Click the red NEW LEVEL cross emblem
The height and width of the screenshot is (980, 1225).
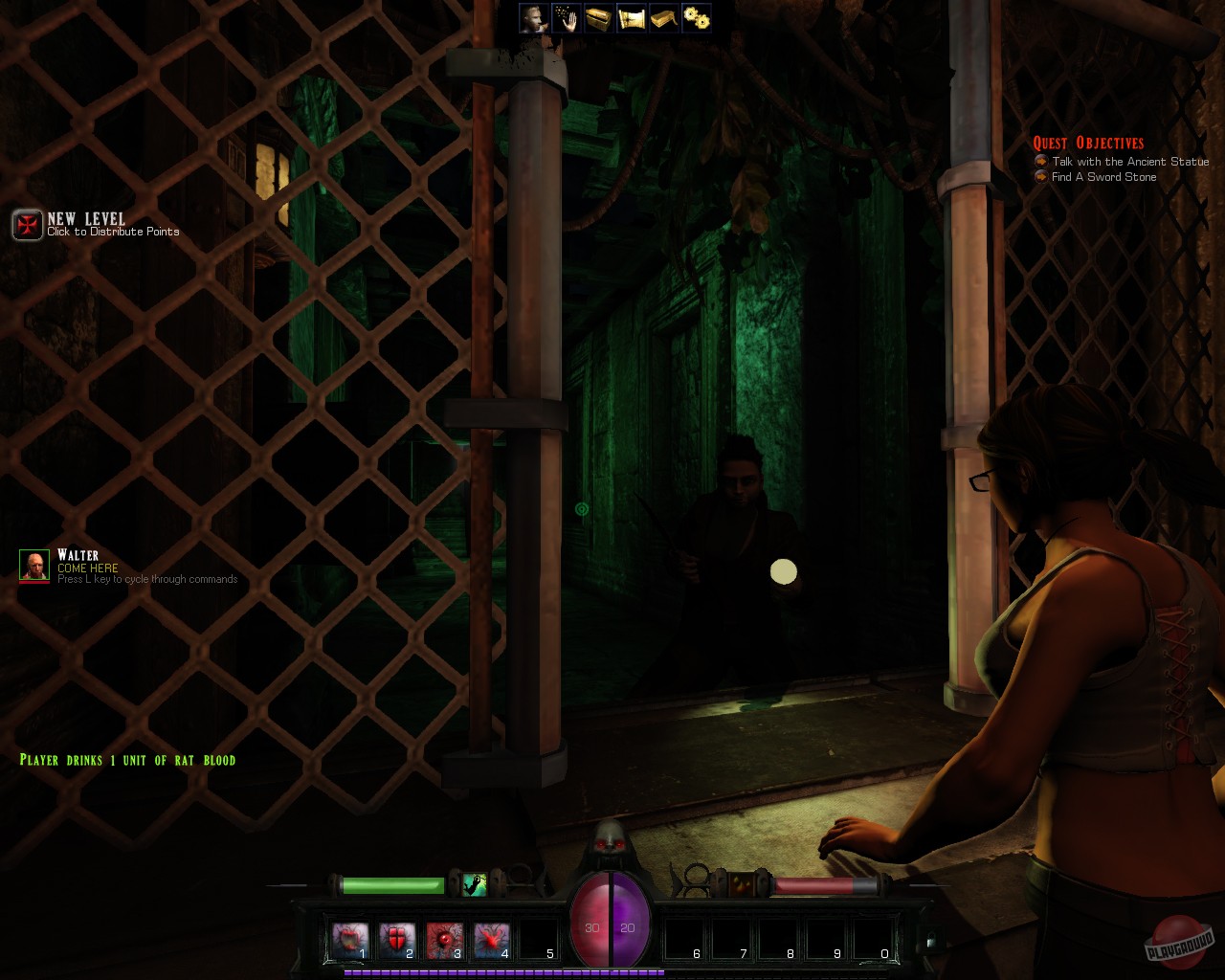coord(27,226)
